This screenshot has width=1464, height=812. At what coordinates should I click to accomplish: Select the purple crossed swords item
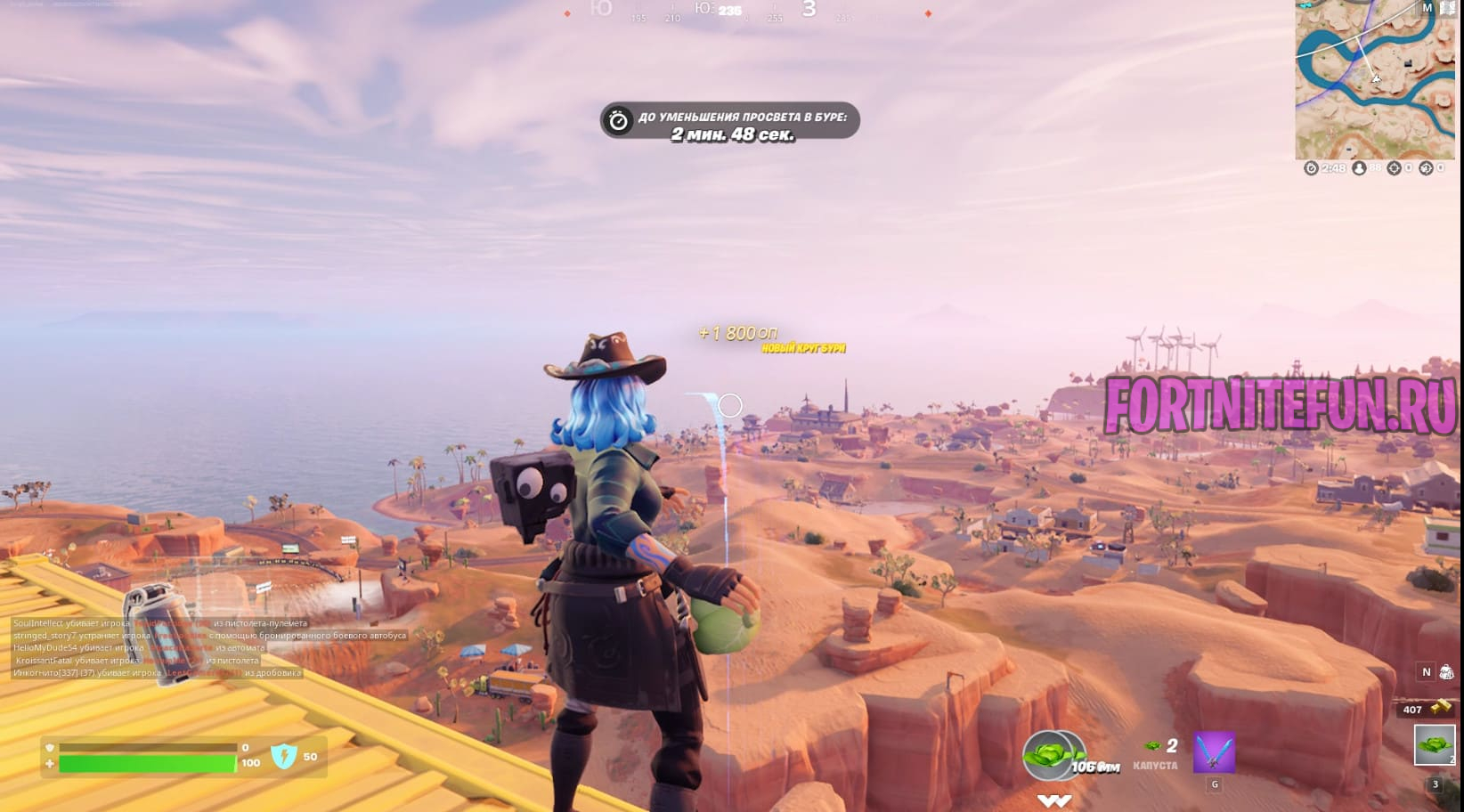coord(1214,753)
